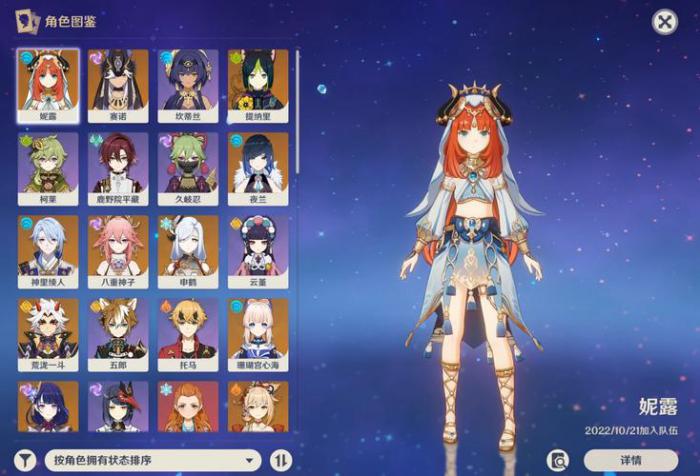Open 详情 details for 妮露
The height and width of the screenshot is (476, 700).
[x=629, y=460]
